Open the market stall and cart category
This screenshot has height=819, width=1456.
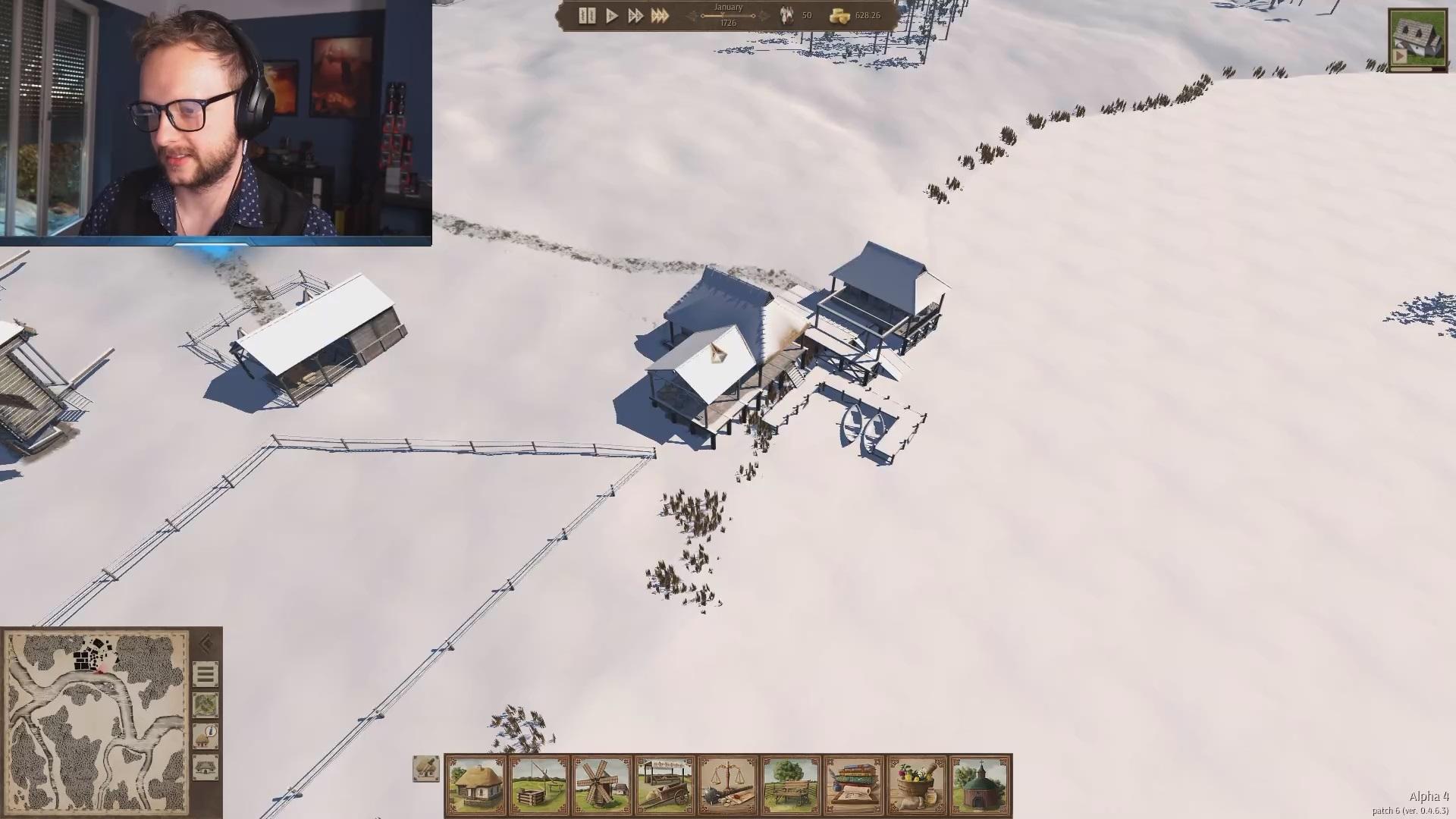(665, 785)
